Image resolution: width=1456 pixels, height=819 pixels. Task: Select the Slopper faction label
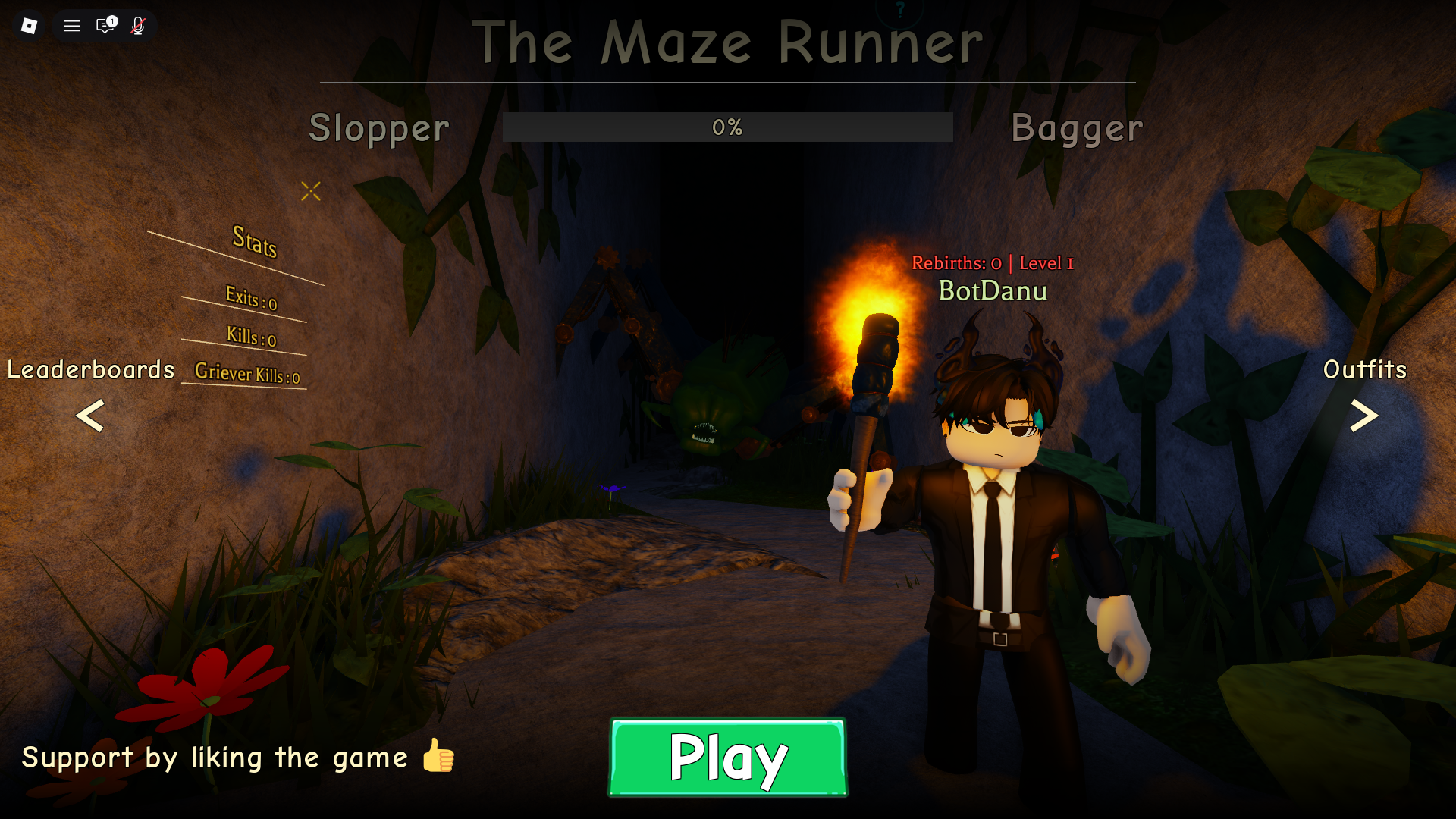pyautogui.click(x=378, y=128)
